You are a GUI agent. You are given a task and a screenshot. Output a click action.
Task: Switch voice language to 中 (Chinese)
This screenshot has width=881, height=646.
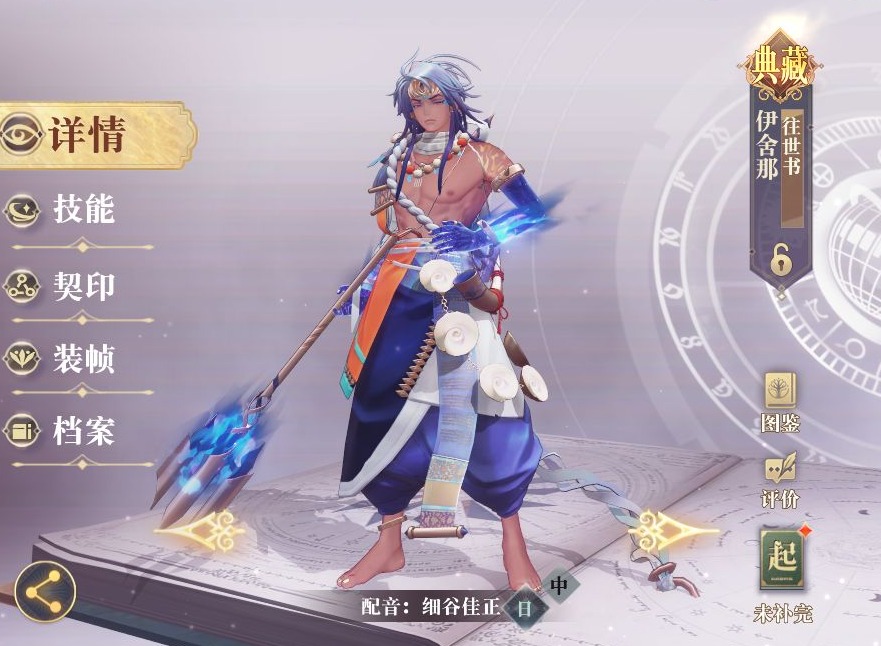pos(559,585)
